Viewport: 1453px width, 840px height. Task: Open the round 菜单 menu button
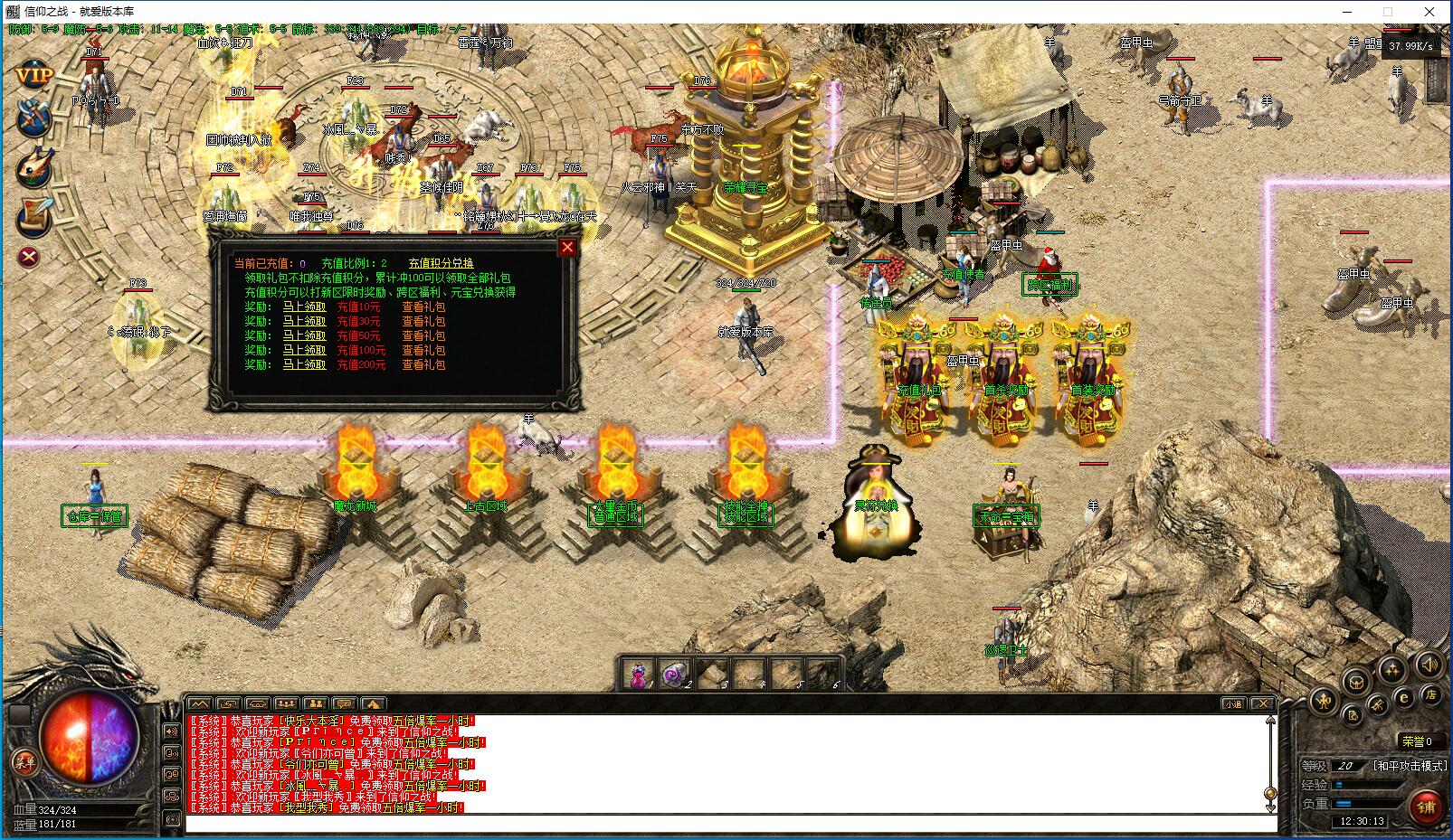point(24,761)
